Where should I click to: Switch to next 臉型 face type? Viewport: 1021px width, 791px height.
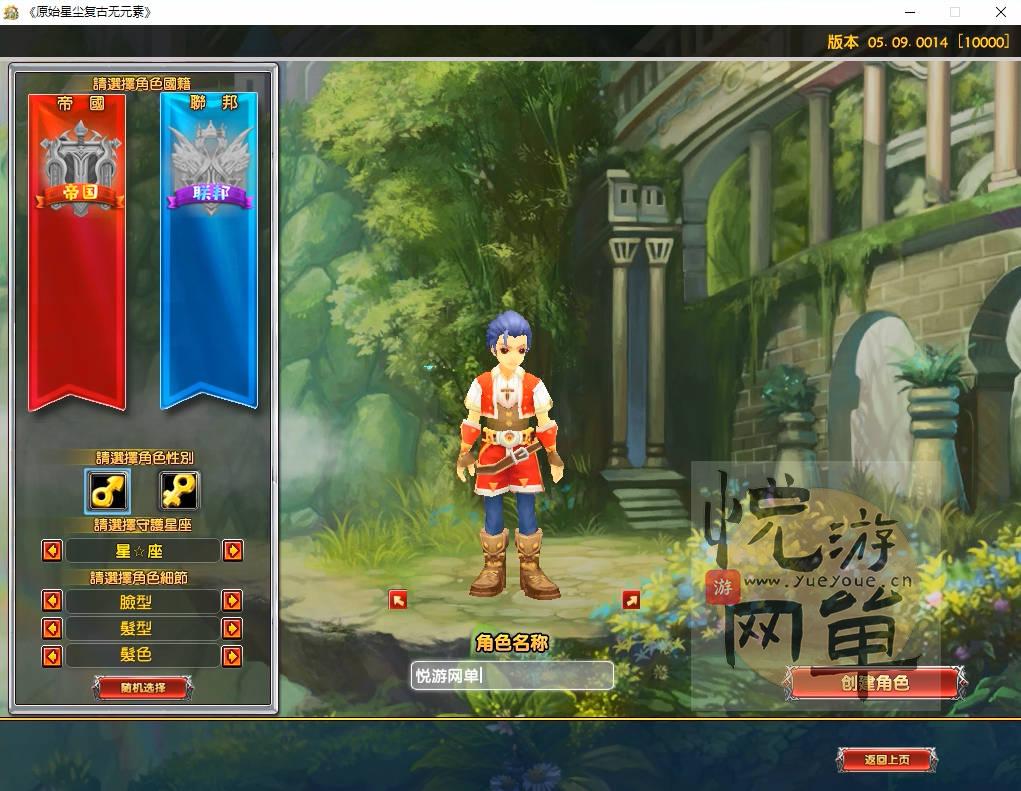(x=232, y=601)
